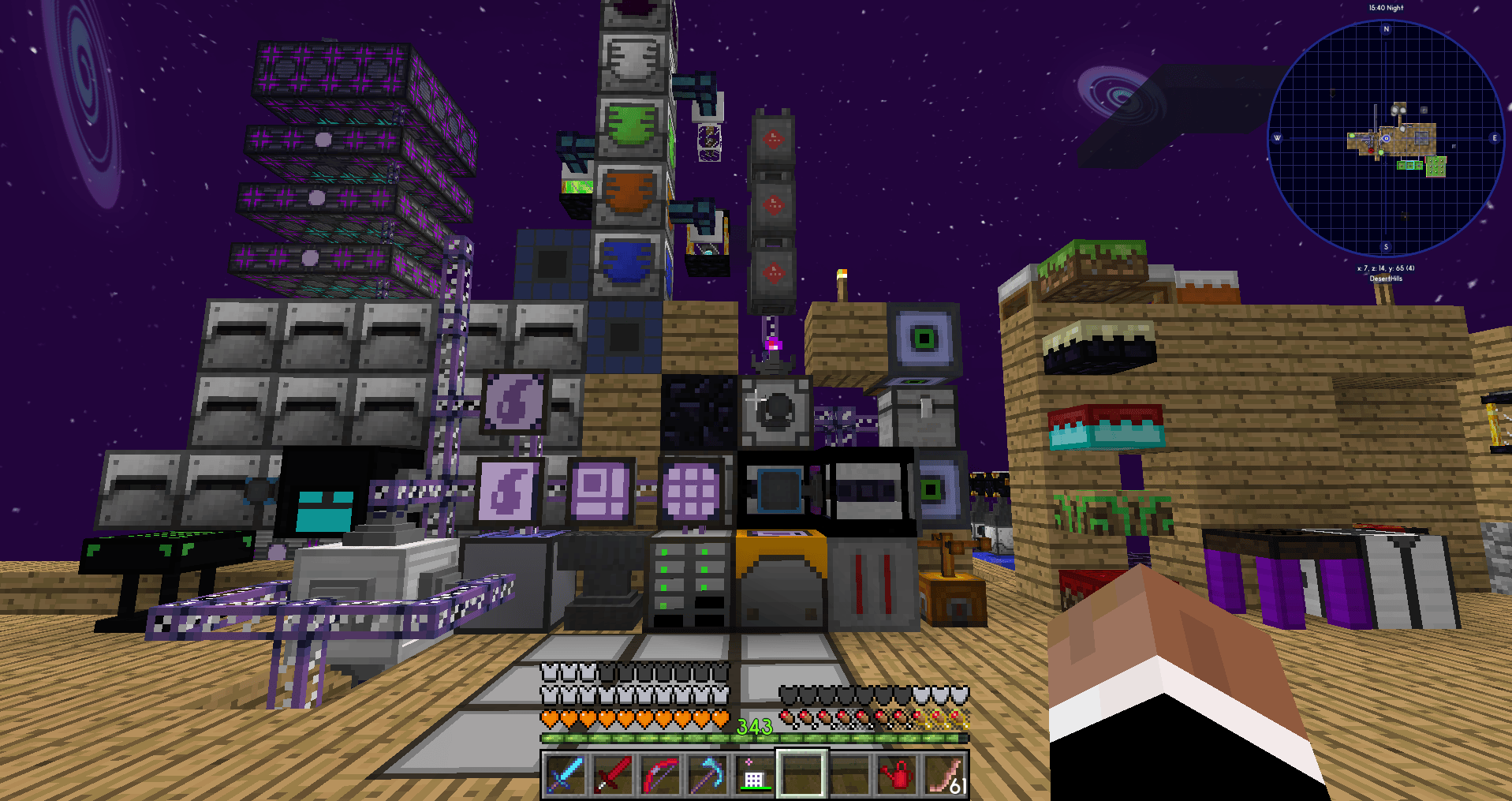Click the W compass marker on the minimap
The width and height of the screenshot is (1512, 801).
pyautogui.click(x=1277, y=137)
